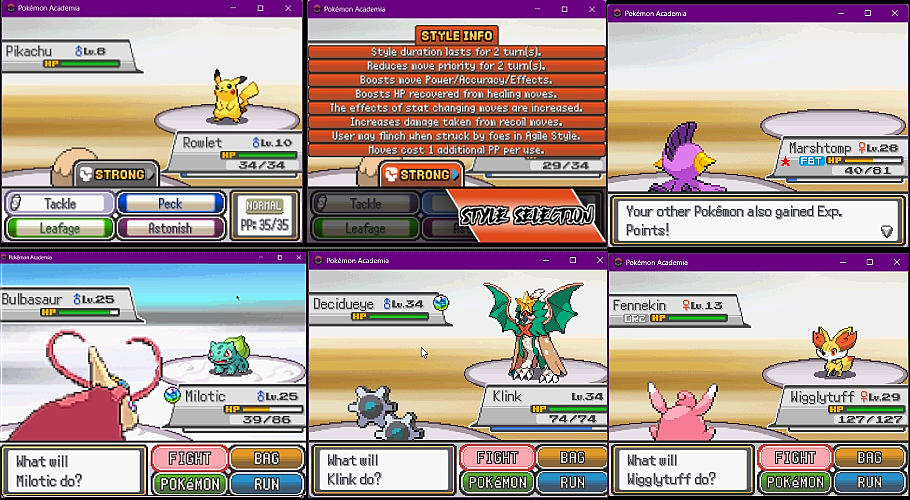Advance the Exp. Points dialogue arrow

pyautogui.click(x=886, y=231)
